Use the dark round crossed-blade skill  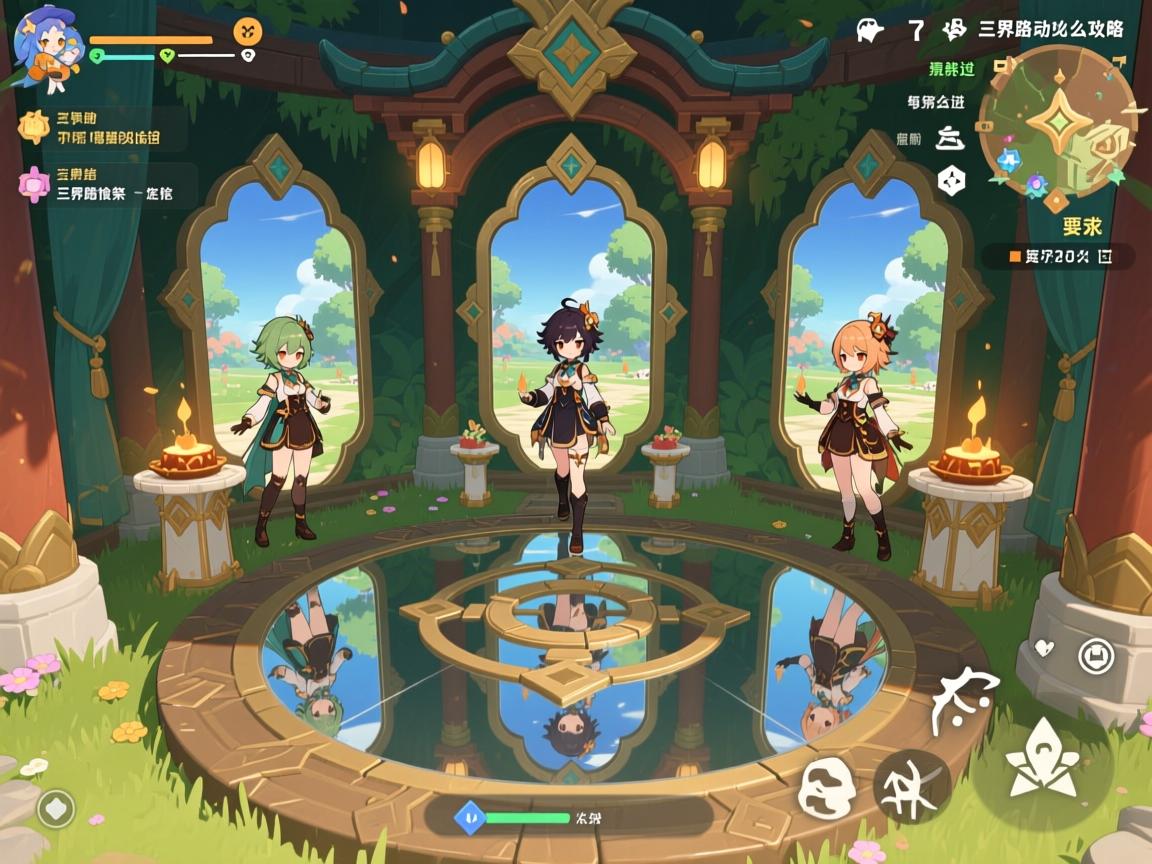tap(912, 786)
